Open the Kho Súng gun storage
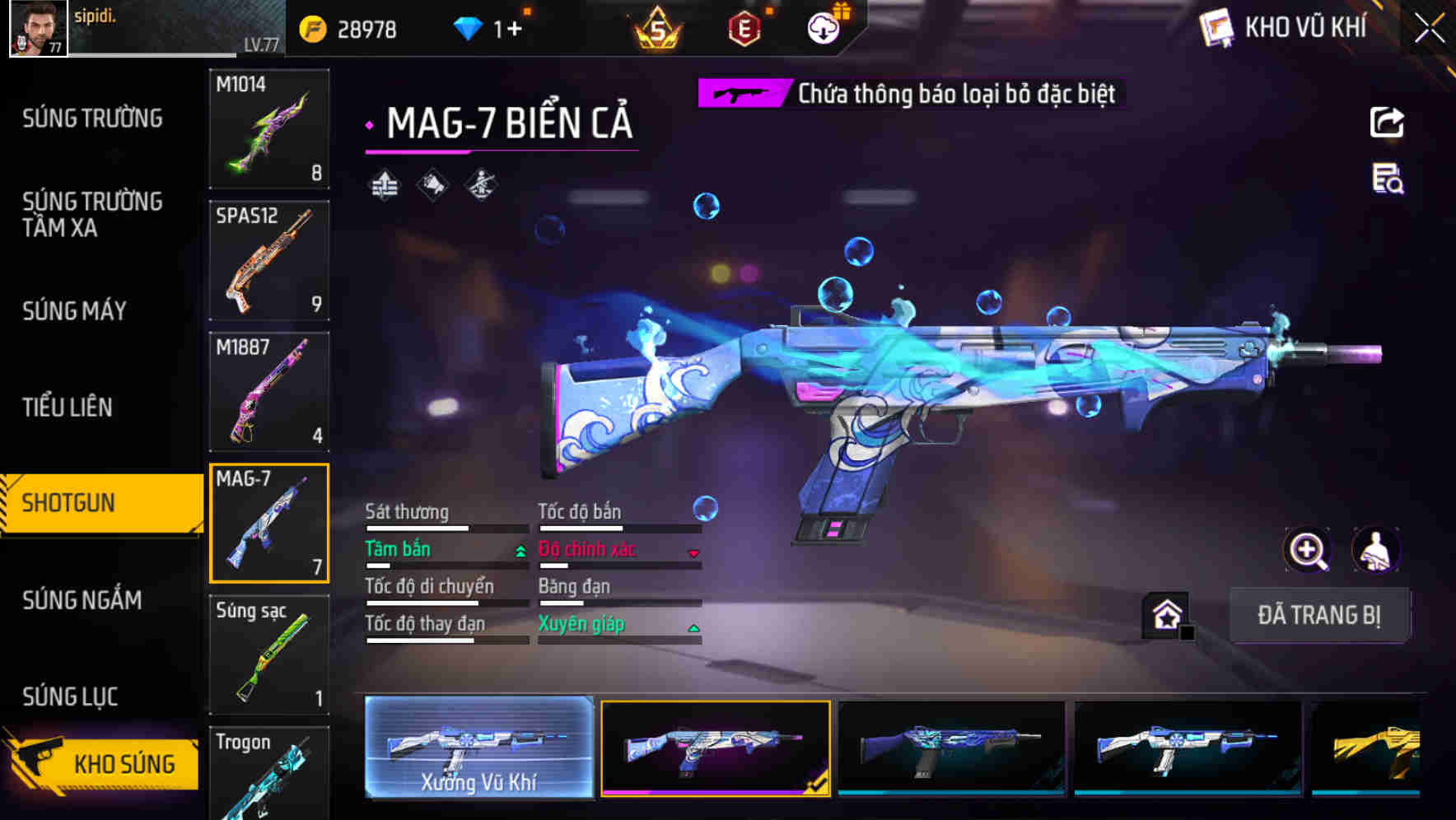The width and height of the screenshot is (1456, 820). pyautogui.click(x=103, y=762)
